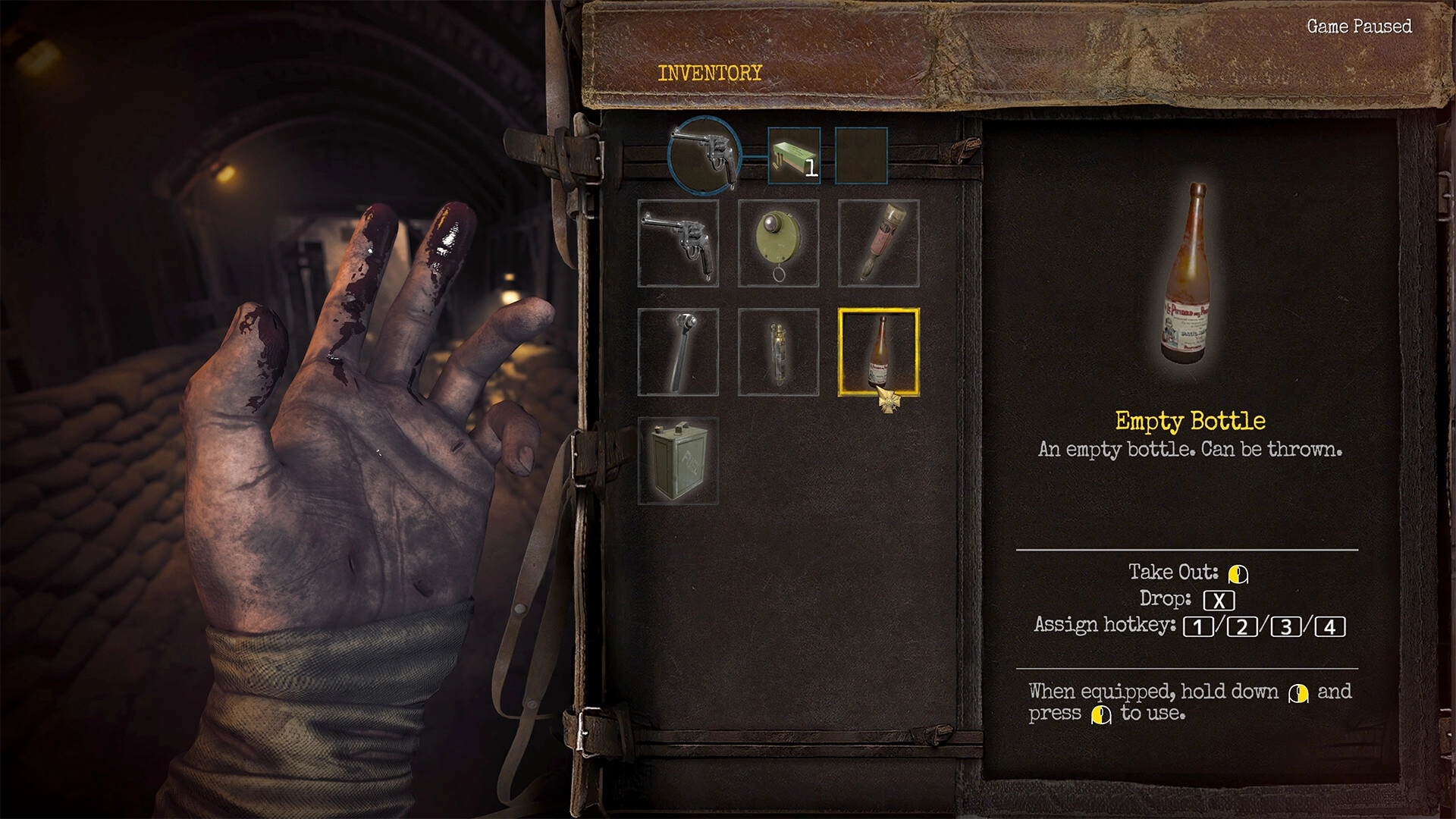Pick the green fuel canister slot

[x=678, y=460]
